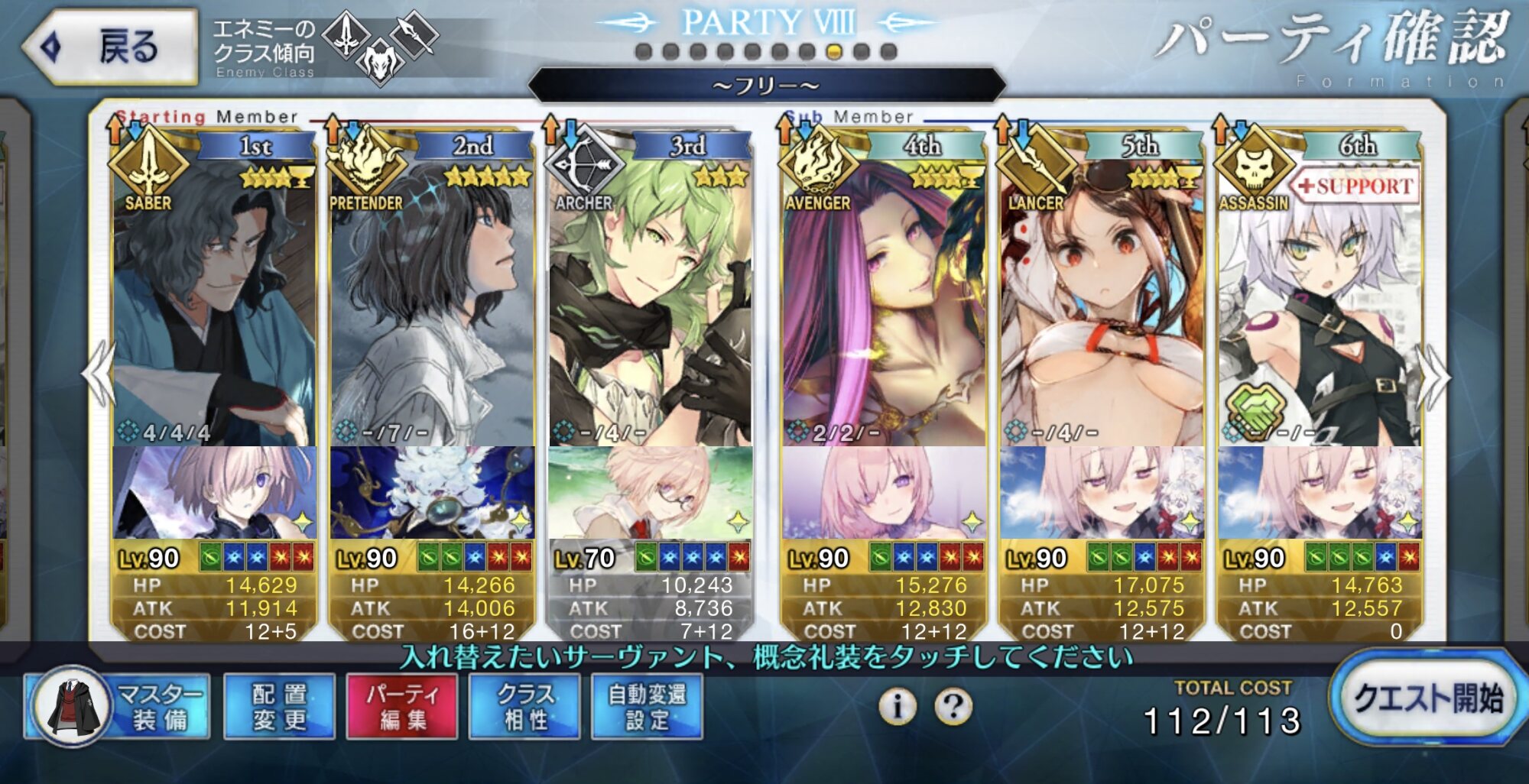
Task: Select the 1st slot Saber servant card
Action: pos(214,306)
